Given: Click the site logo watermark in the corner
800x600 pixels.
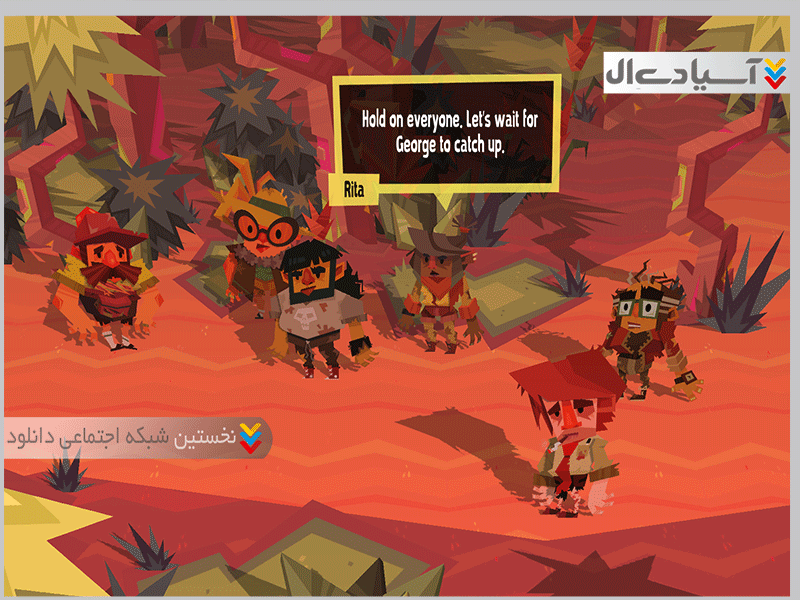Looking at the screenshot, I should click(696, 71).
